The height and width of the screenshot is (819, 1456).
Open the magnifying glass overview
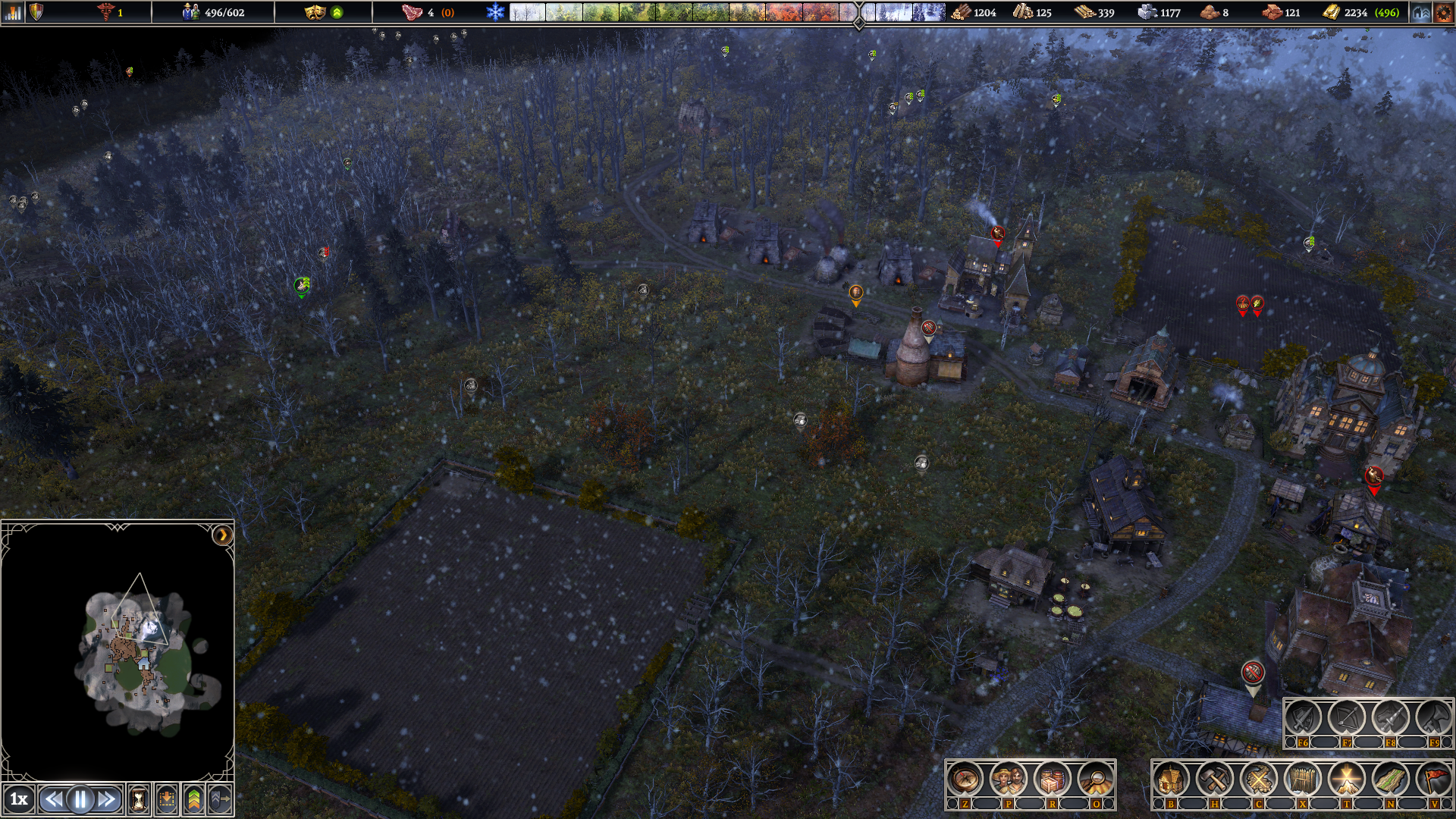[1096, 778]
